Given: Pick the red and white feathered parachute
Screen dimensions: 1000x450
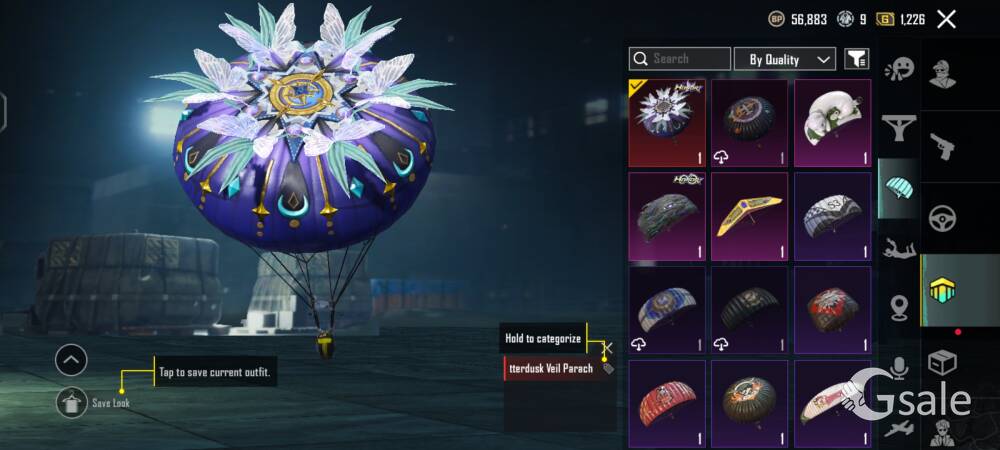Looking at the screenshot, I should pyautogui.click(x=832, y=309).
